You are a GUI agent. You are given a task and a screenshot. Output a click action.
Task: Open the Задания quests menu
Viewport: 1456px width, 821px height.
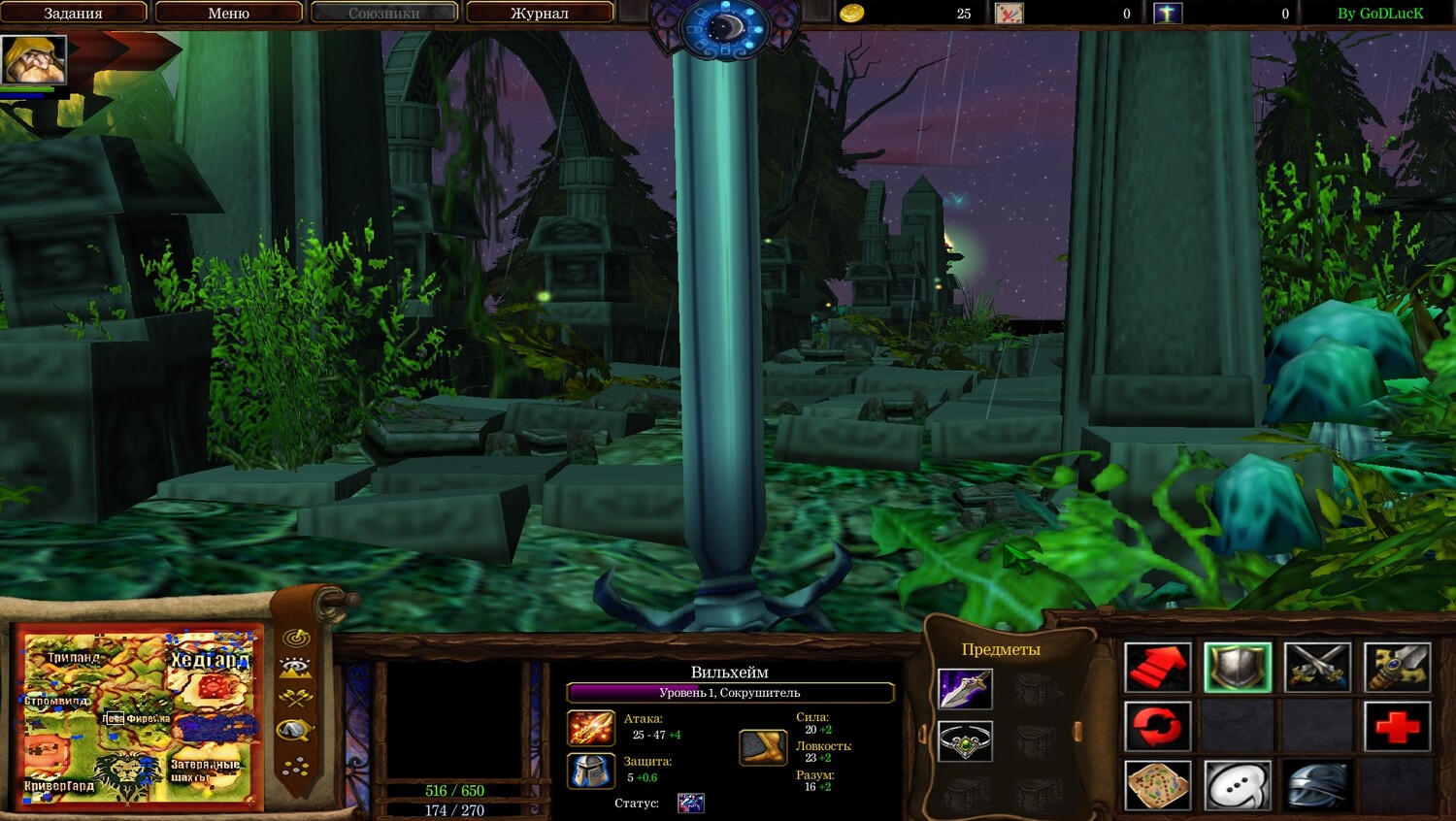[74, 13]
